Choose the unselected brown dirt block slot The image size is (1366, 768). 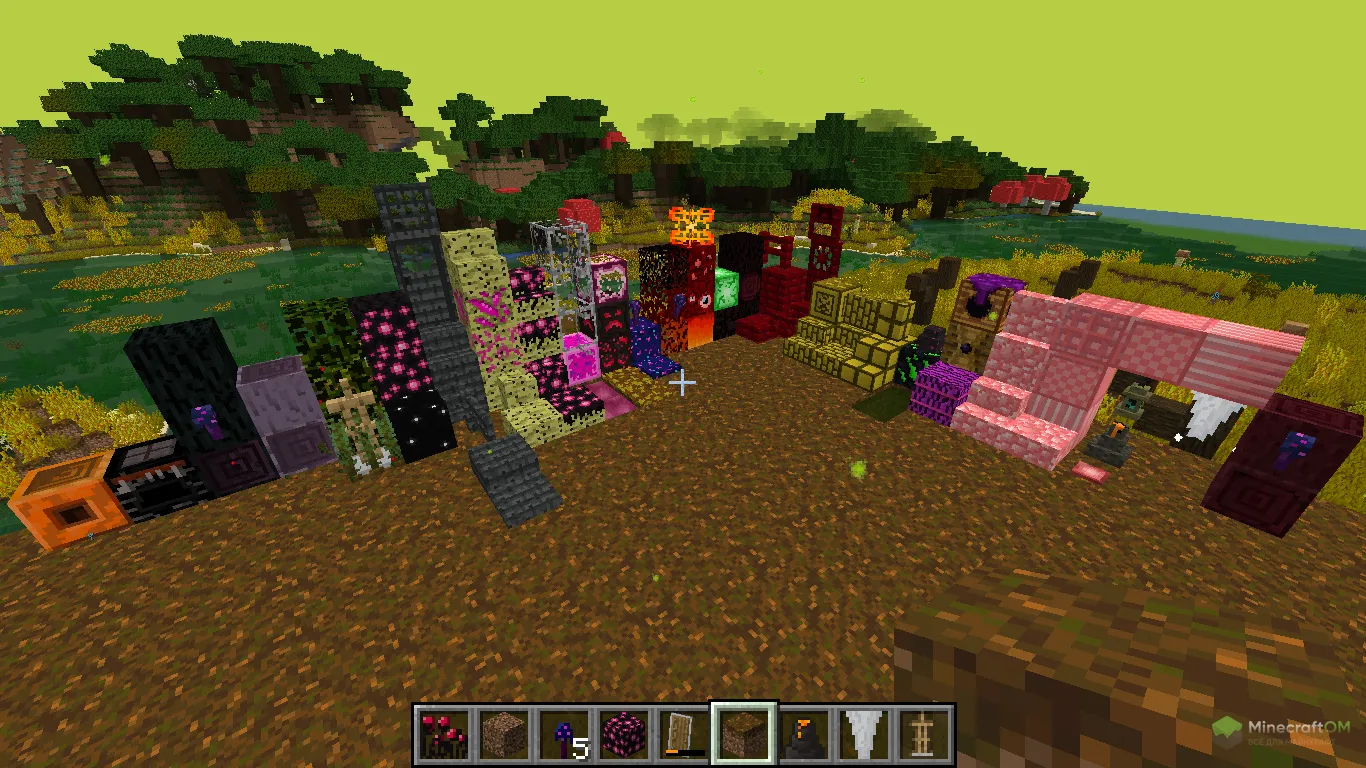click(504, 735)
